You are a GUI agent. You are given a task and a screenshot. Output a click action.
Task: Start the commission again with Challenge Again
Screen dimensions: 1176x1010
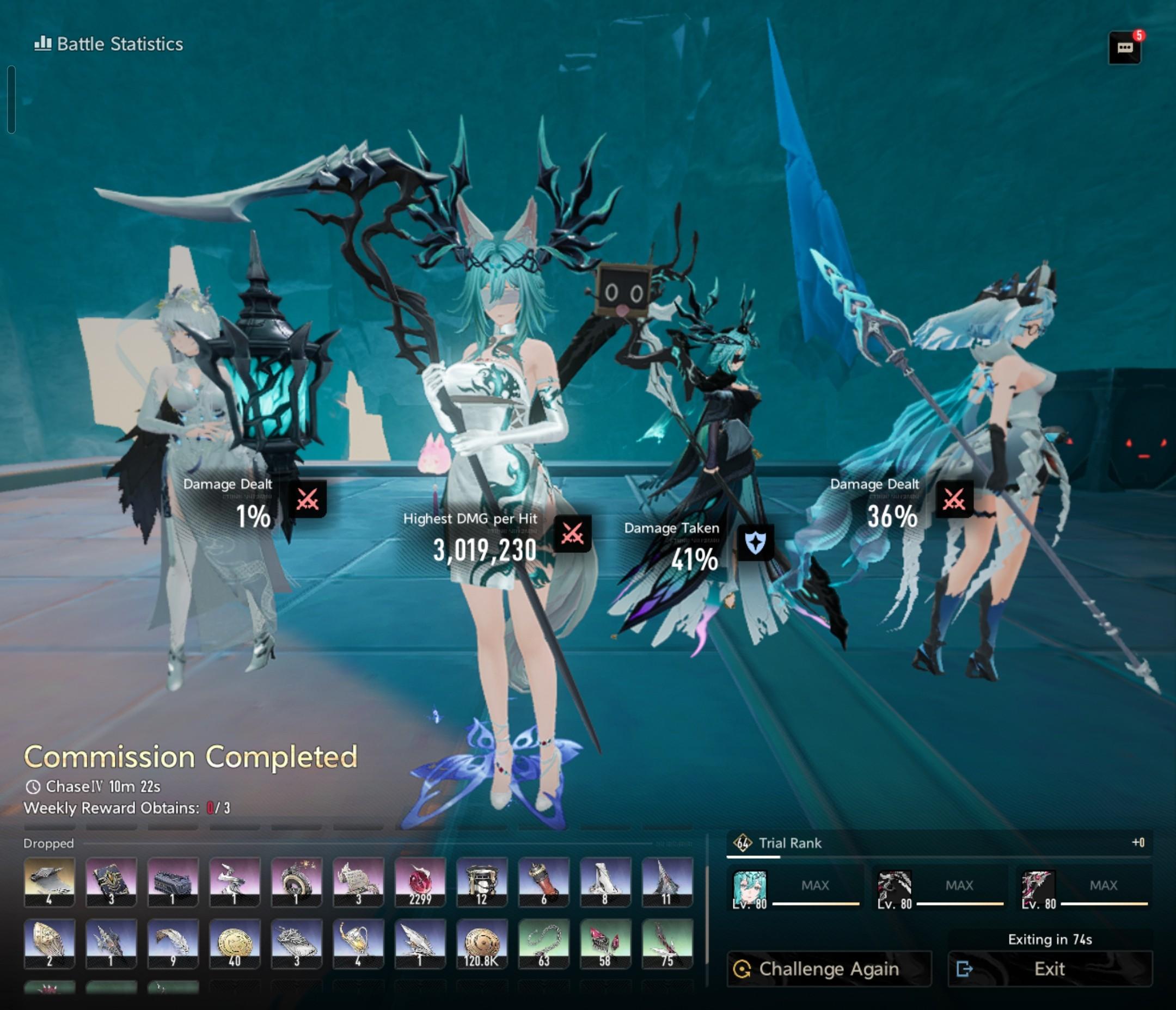click(829, 969)
